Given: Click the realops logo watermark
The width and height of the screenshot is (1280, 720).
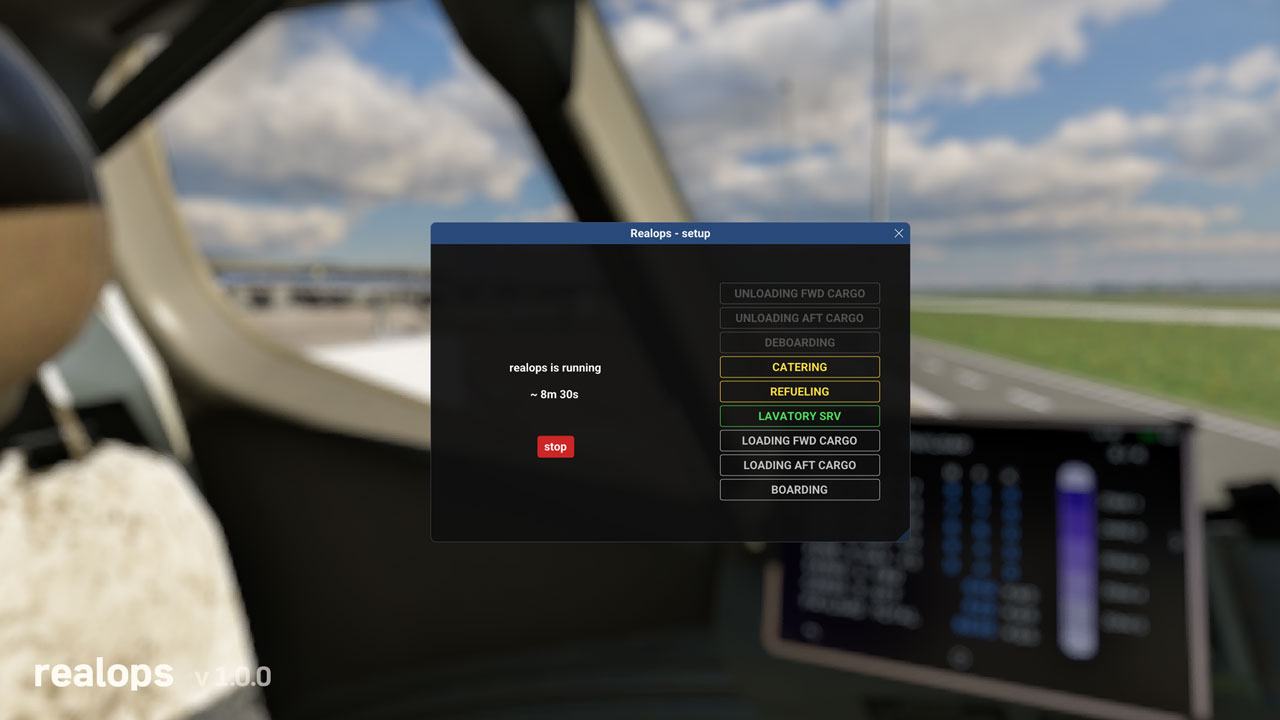Looking at the screenshot, I should (x=101, y=674).
